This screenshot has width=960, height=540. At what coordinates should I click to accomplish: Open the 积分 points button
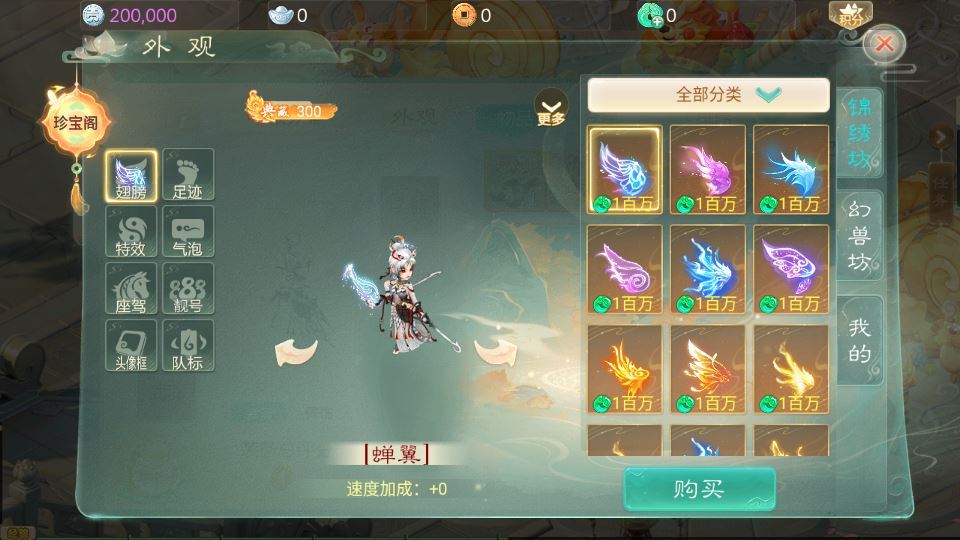point(850,14)
